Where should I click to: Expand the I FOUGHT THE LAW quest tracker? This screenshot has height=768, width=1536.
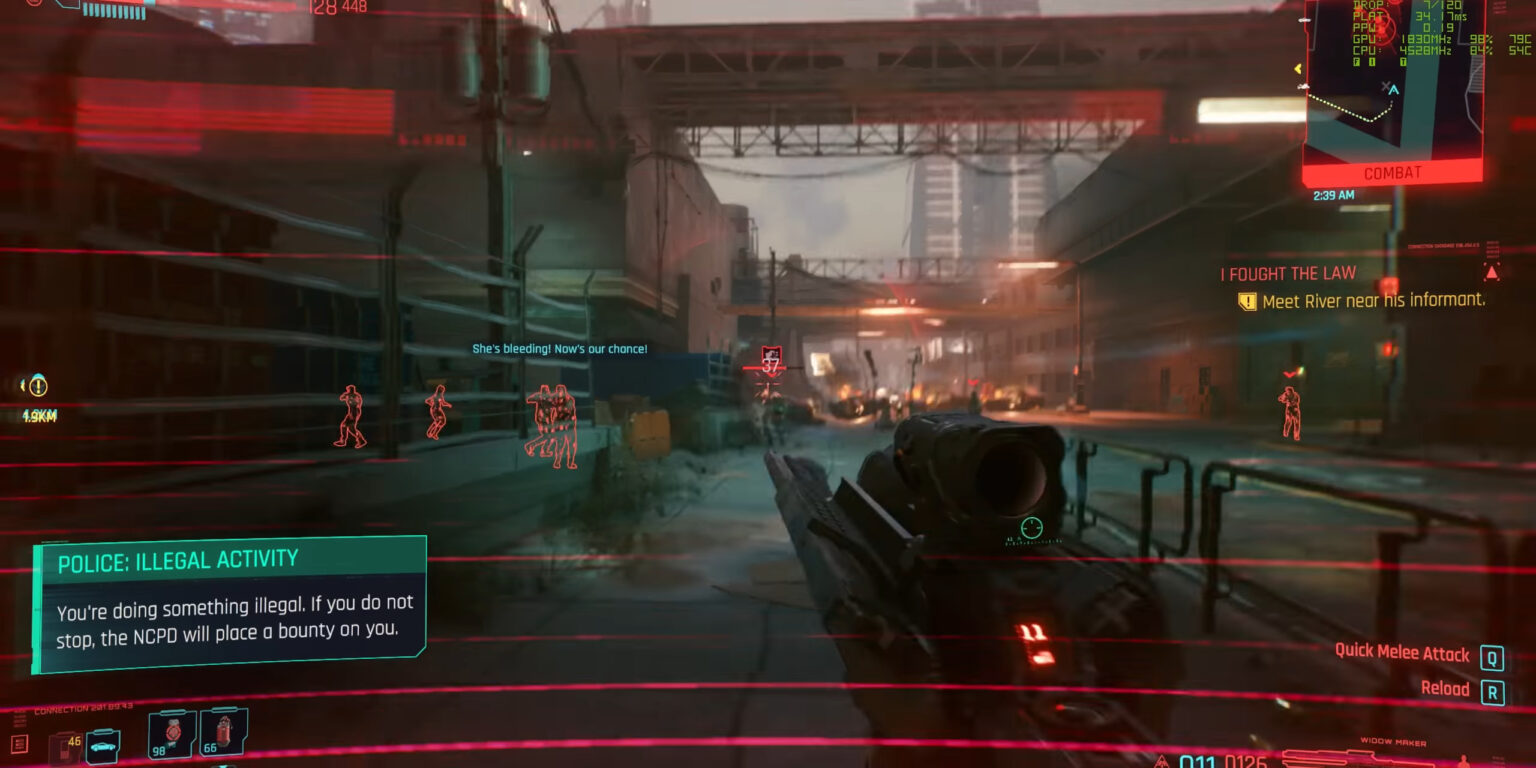[1285, 273]
